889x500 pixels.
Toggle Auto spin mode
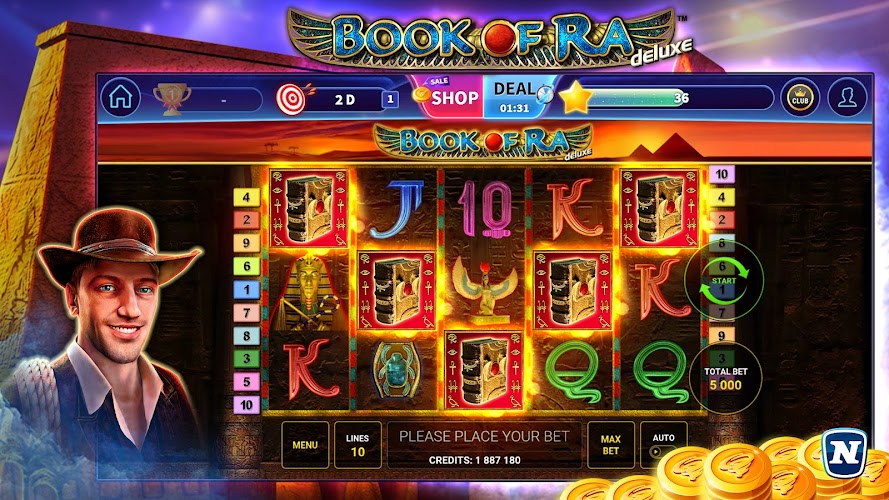pyautogui.click(x=663, y=443)
